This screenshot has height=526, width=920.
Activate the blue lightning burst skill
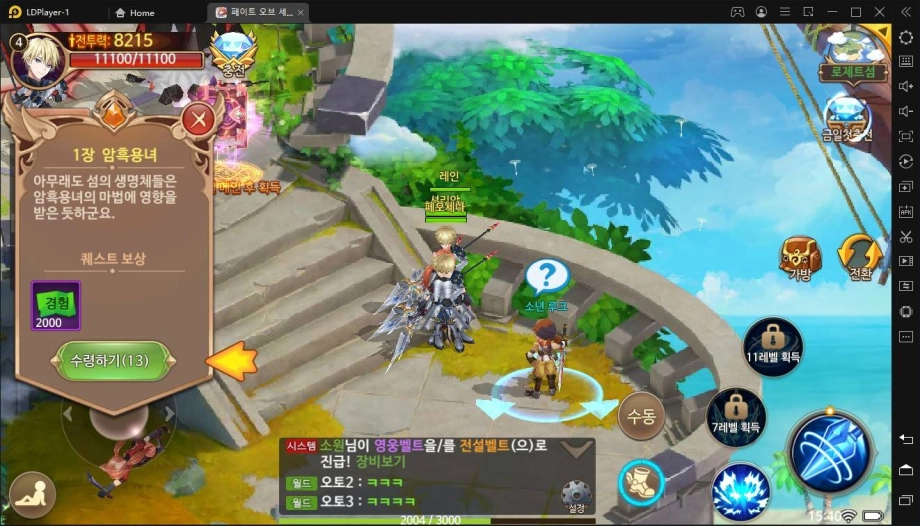pos(740,489)
